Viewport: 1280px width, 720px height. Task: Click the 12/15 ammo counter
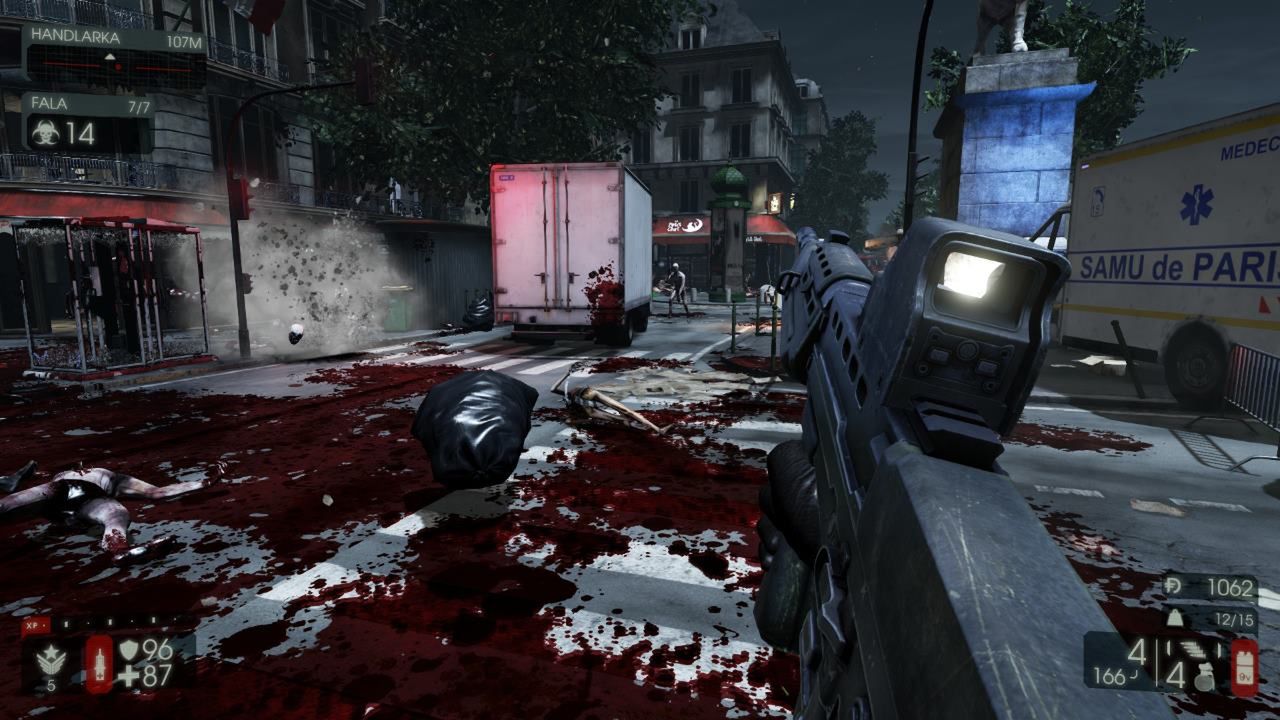[1235, 618]
